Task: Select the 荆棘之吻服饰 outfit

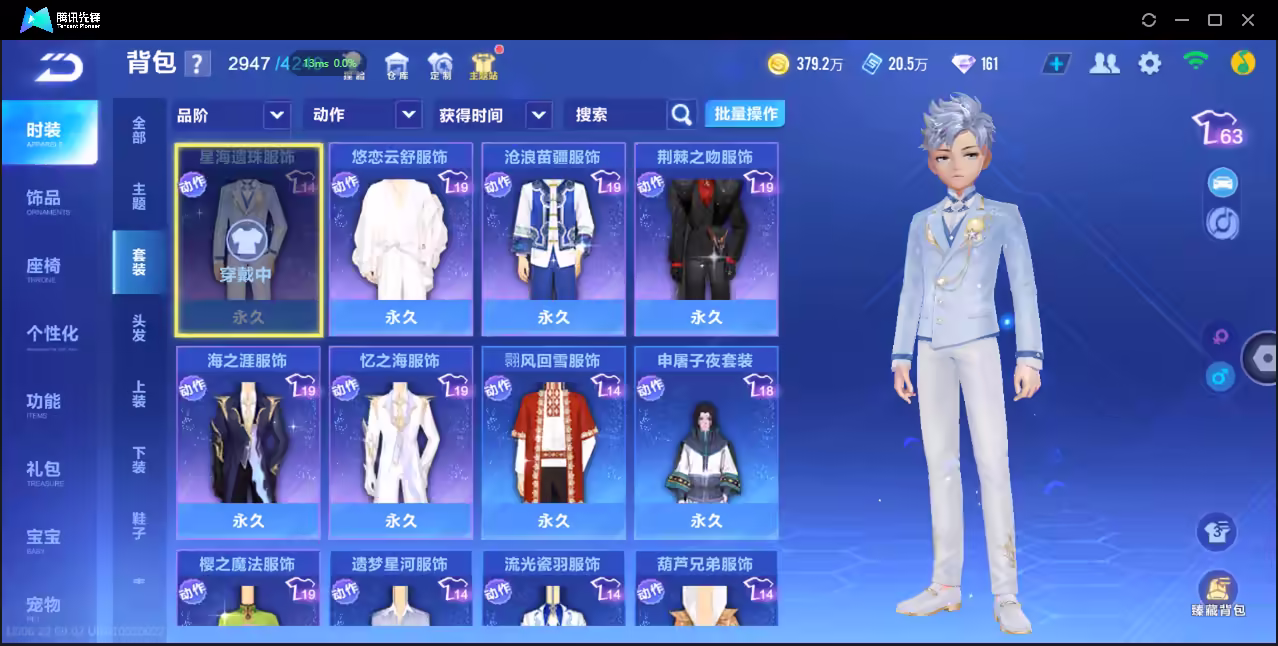Action: pyautogui.click(x=706, y=240)
